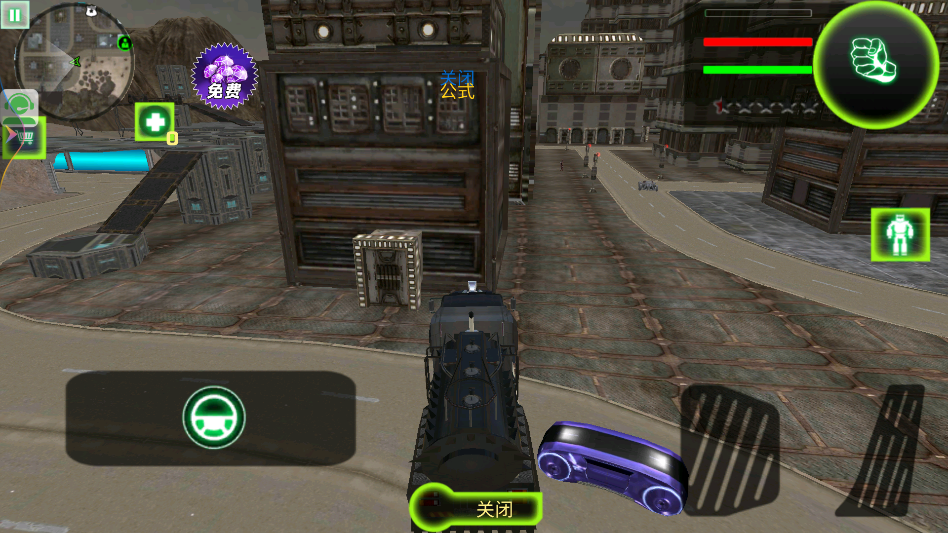This screenshot has height=533, width=948.
Task: Claim the free purple gems offer
Action: [x=224, y=75]
